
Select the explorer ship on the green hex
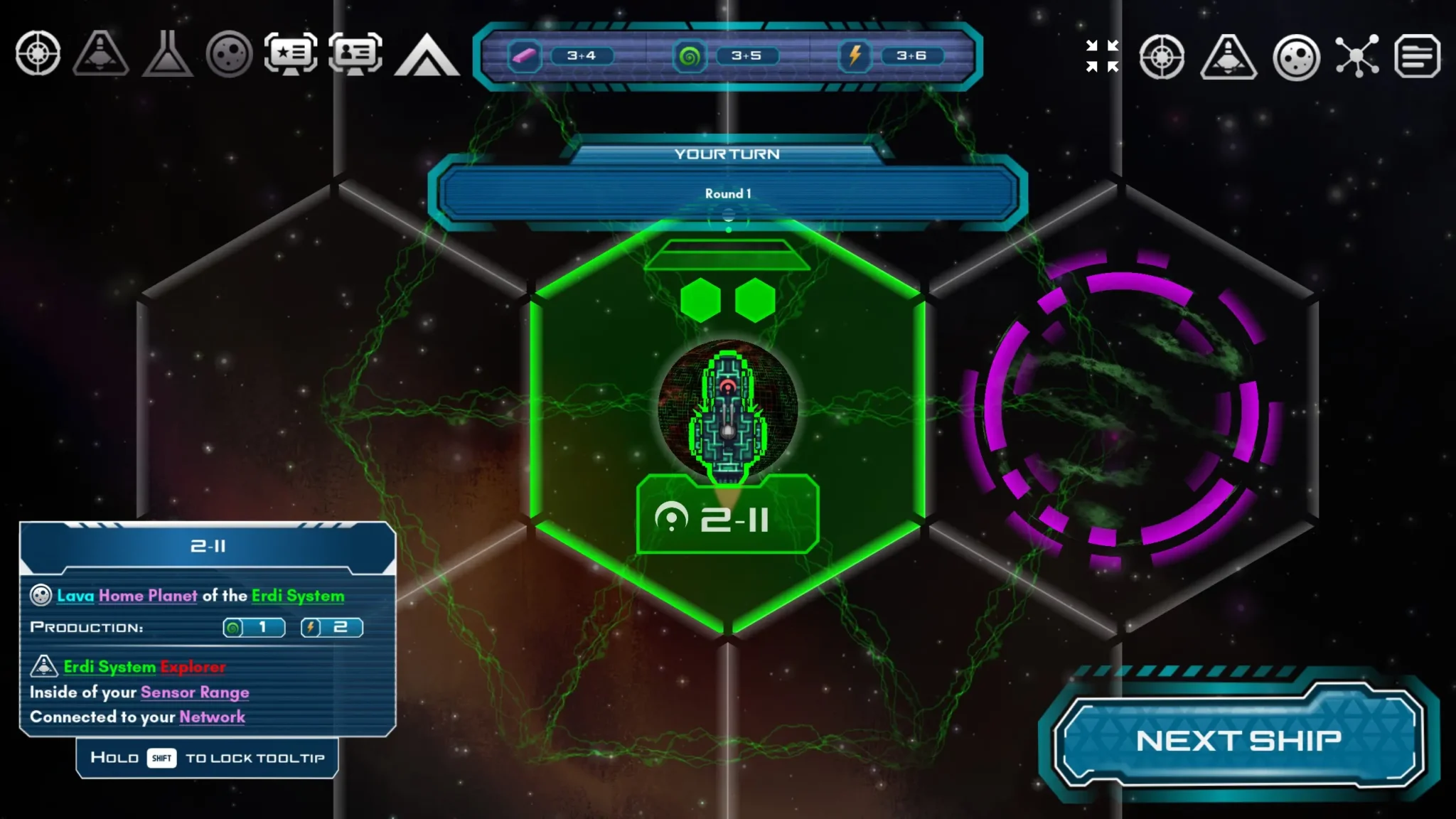[727, 416]
